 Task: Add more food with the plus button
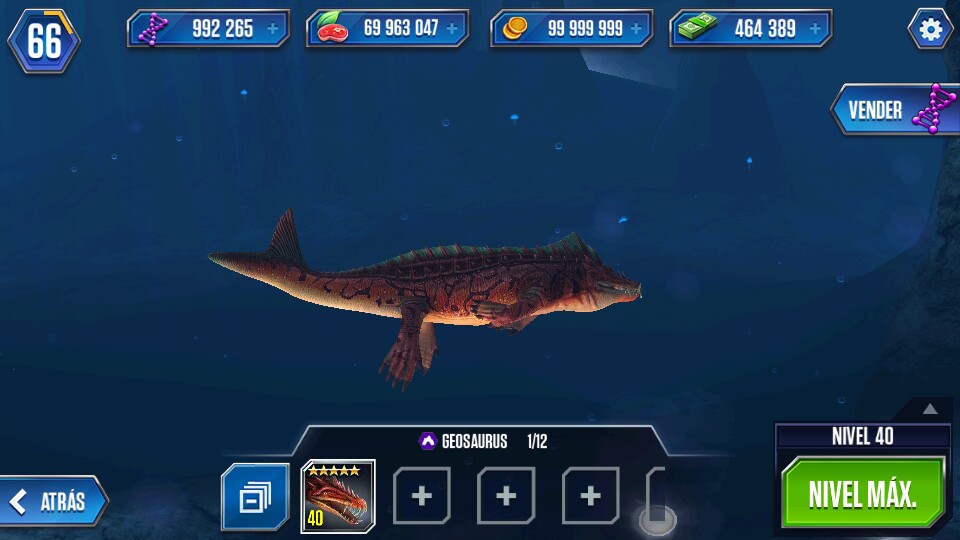pos(452,29)
